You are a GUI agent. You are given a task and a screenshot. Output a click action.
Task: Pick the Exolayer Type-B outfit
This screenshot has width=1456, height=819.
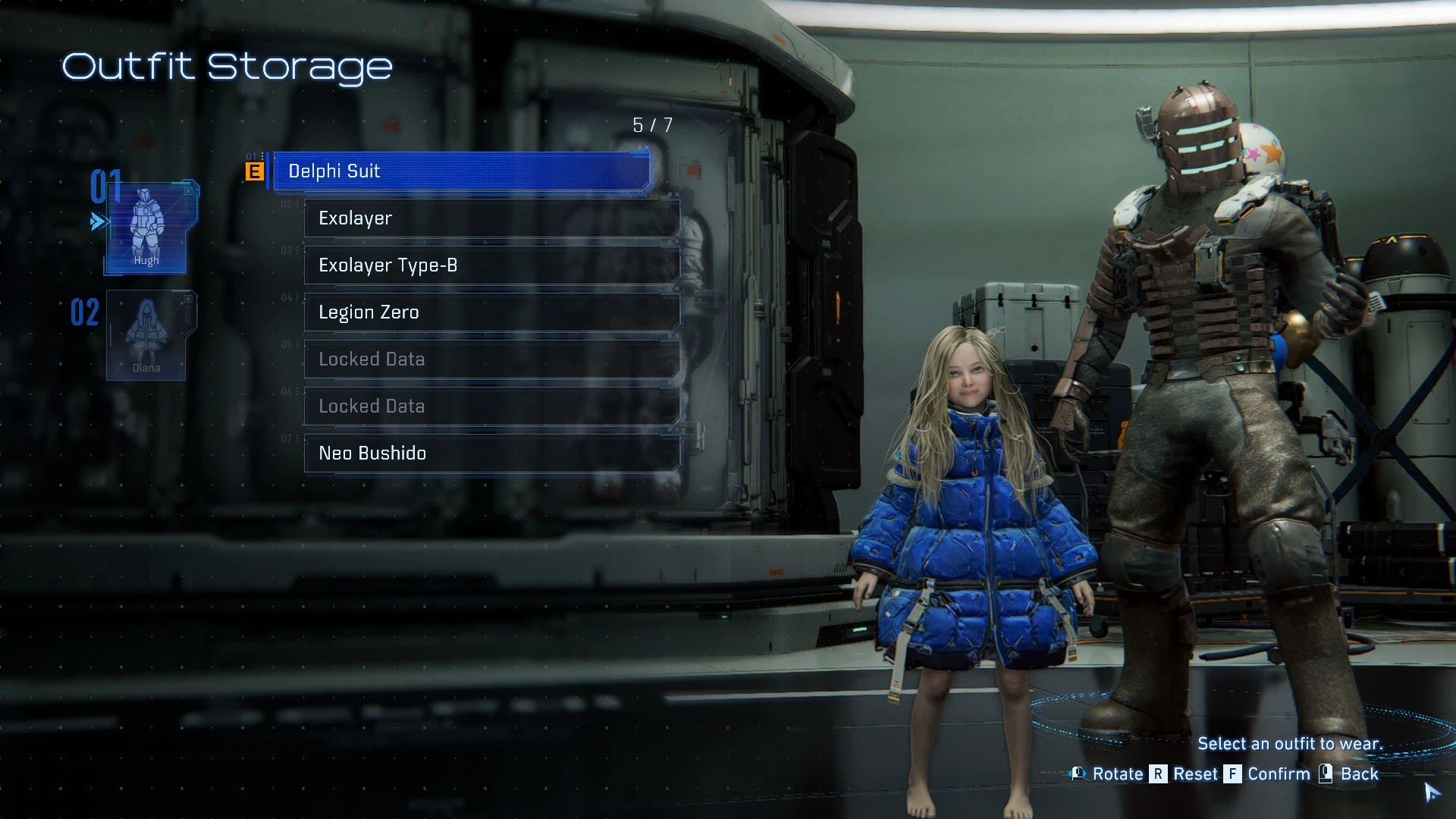[491, 265]
